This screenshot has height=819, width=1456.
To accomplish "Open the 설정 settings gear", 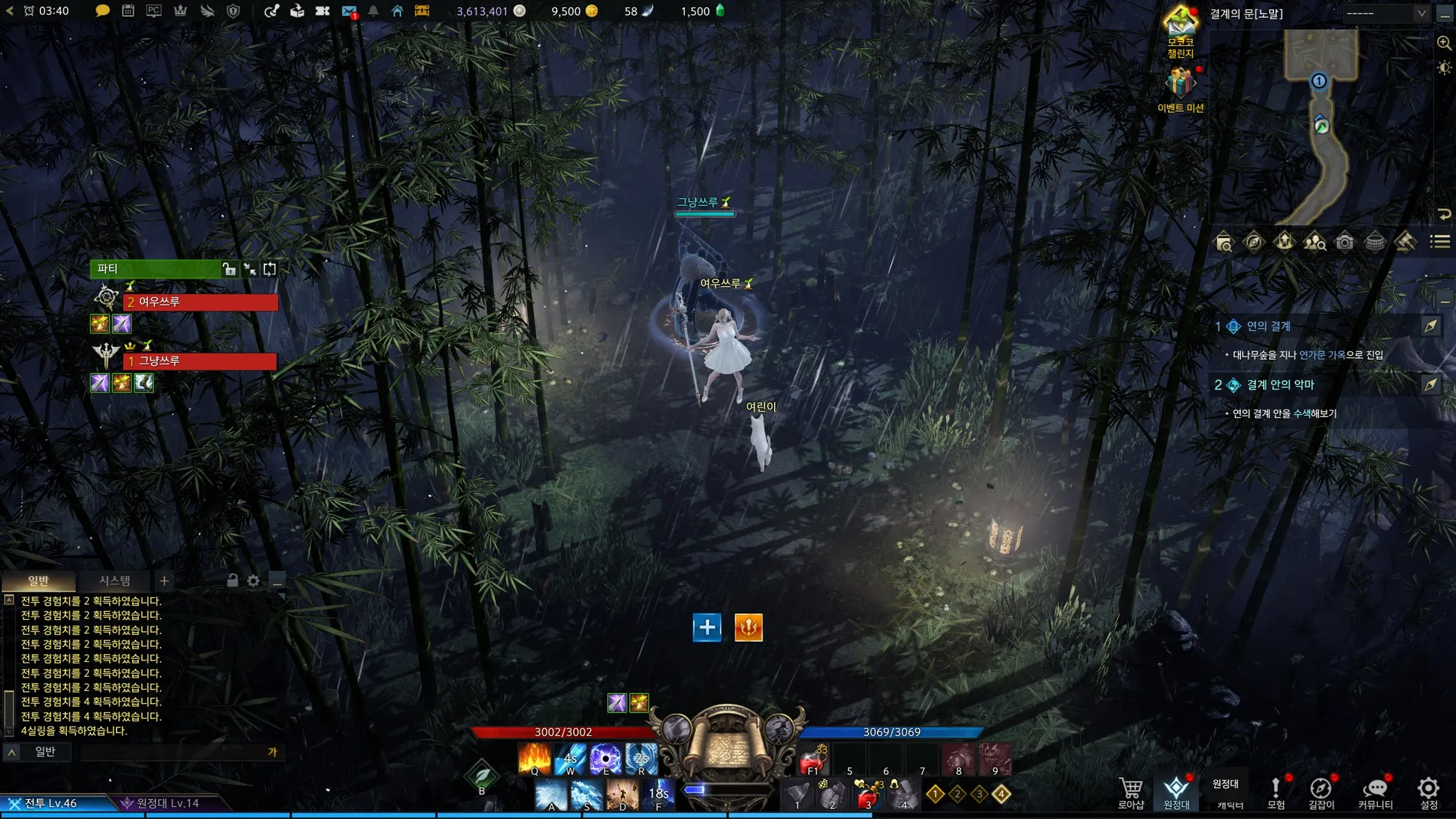I will (x=1428, y=792).
